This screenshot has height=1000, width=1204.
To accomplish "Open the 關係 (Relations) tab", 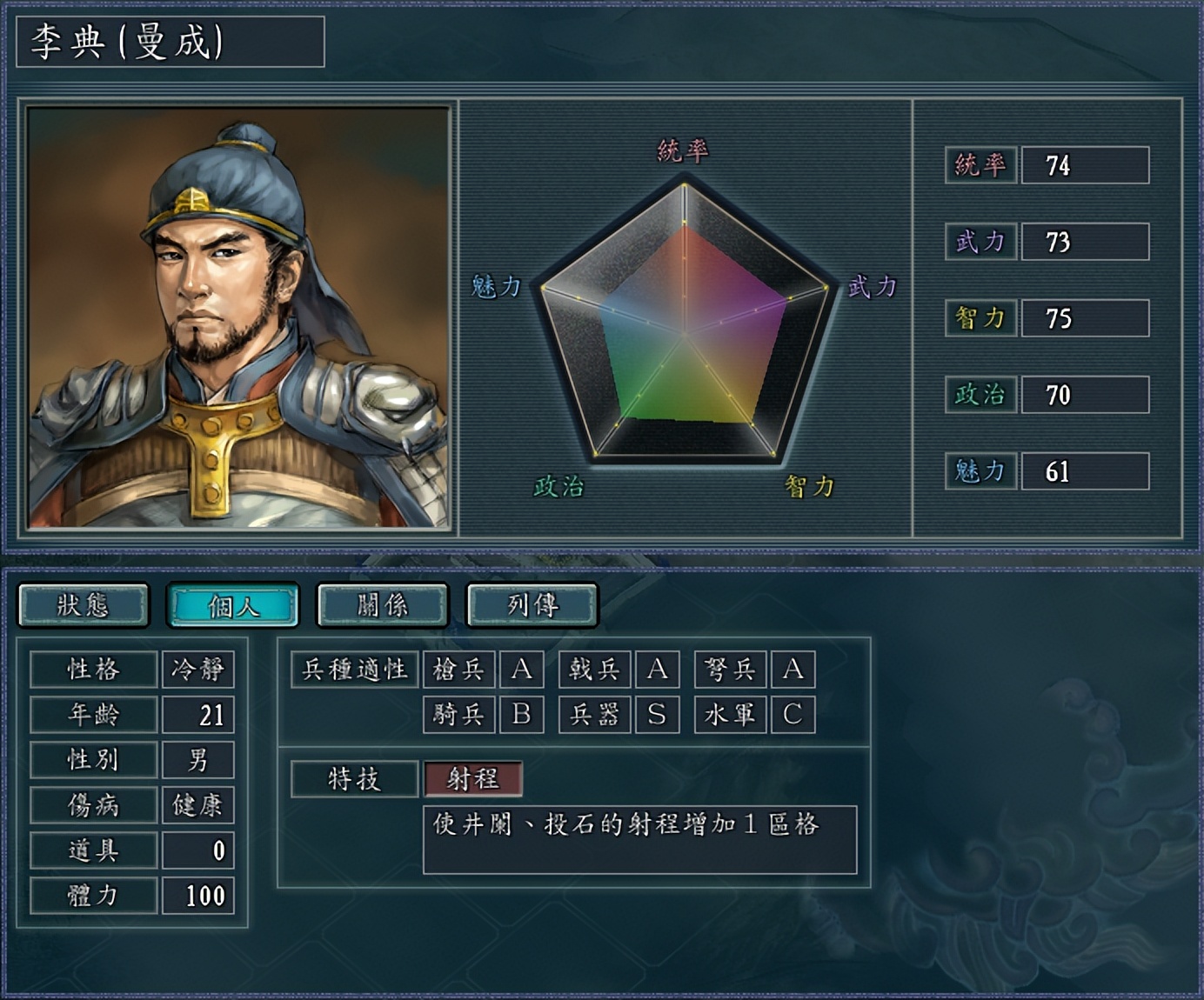I will tap(381, 605).
